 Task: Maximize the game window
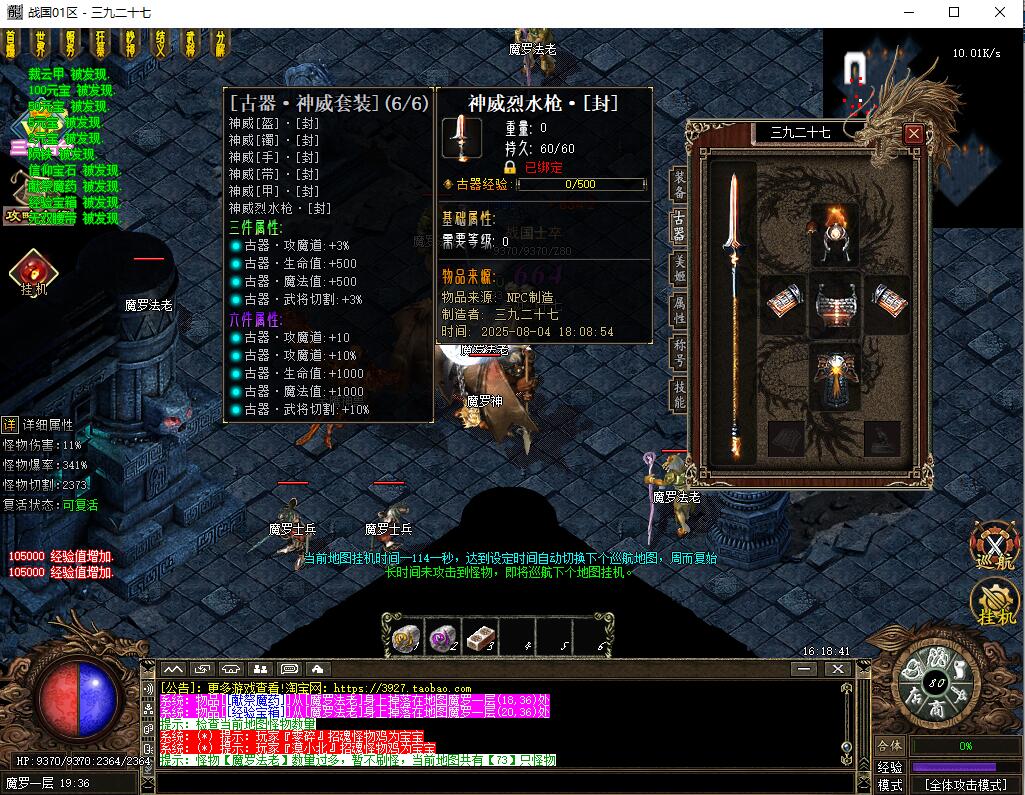[954, 12]
